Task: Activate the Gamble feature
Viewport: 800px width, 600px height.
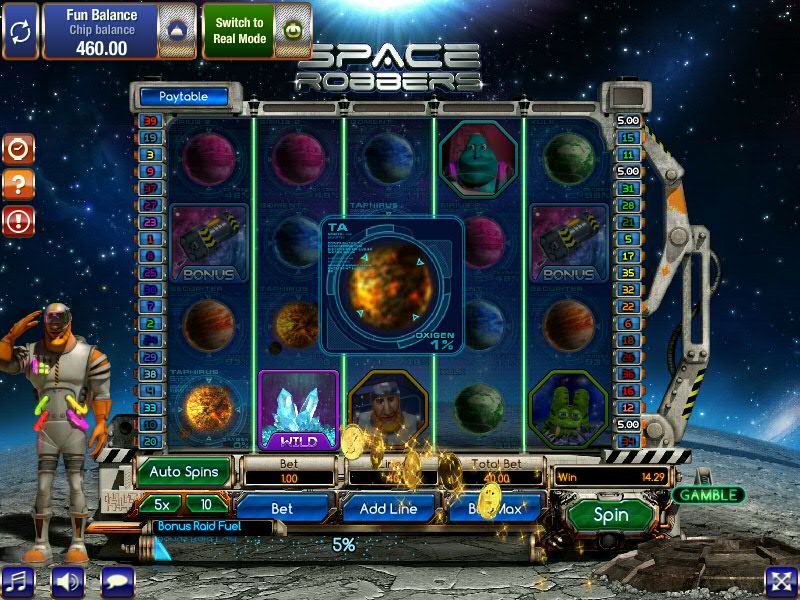Action: point(707,495)
